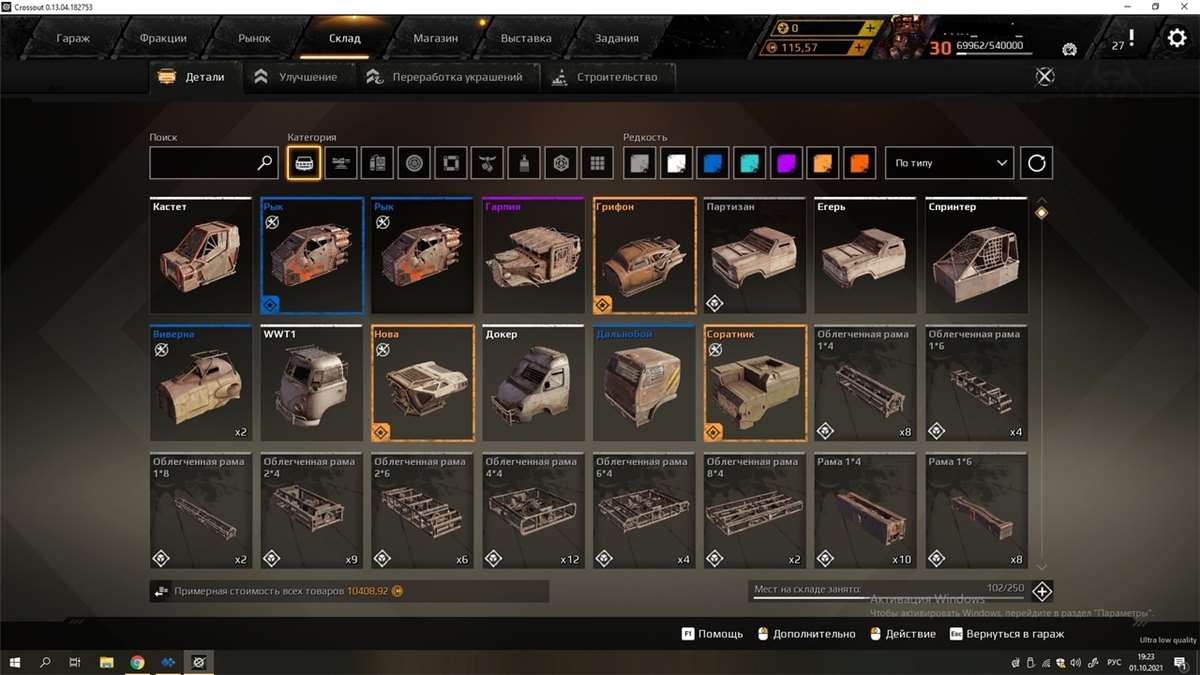
Task: Open the По типу sorting dropdown
Action: (949, 163)
